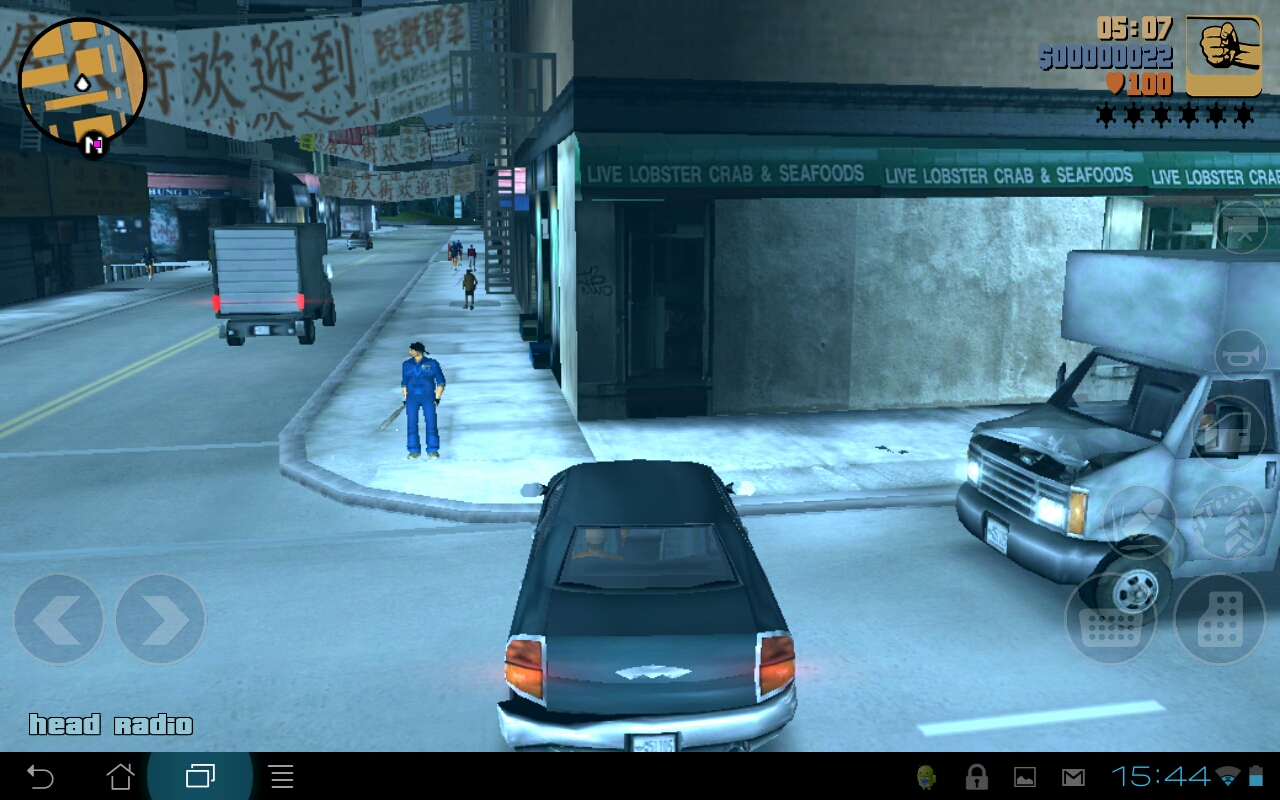1280x800 pixels.
Task: Honk using the horn button
Action: (x=1241, y=355)
